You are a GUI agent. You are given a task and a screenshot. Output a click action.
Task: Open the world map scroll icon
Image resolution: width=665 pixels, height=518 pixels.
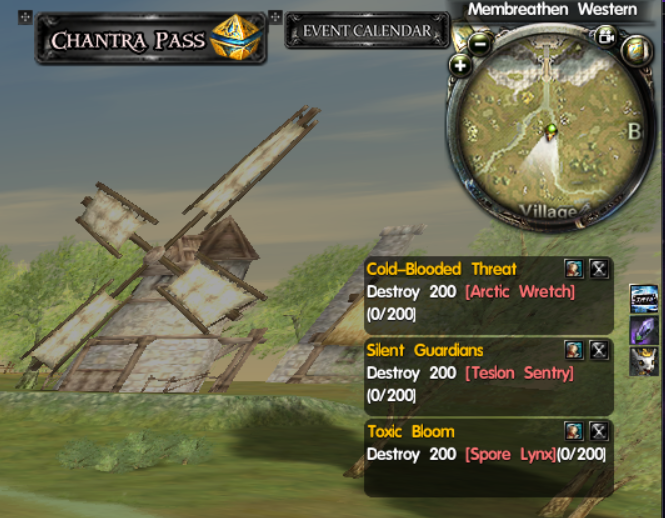(x=635, y=49)
